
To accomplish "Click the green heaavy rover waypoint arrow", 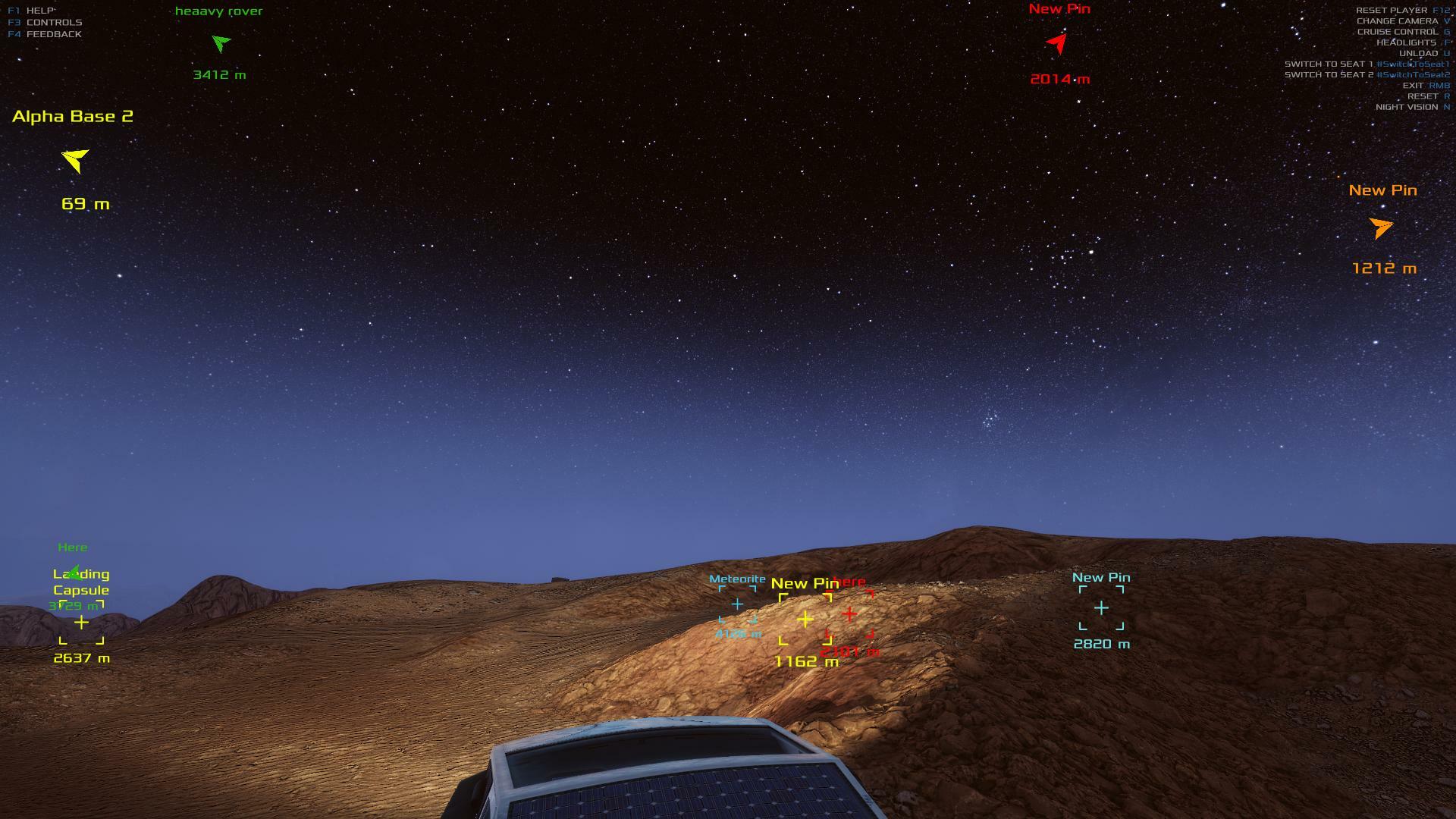I will [221, 43].
